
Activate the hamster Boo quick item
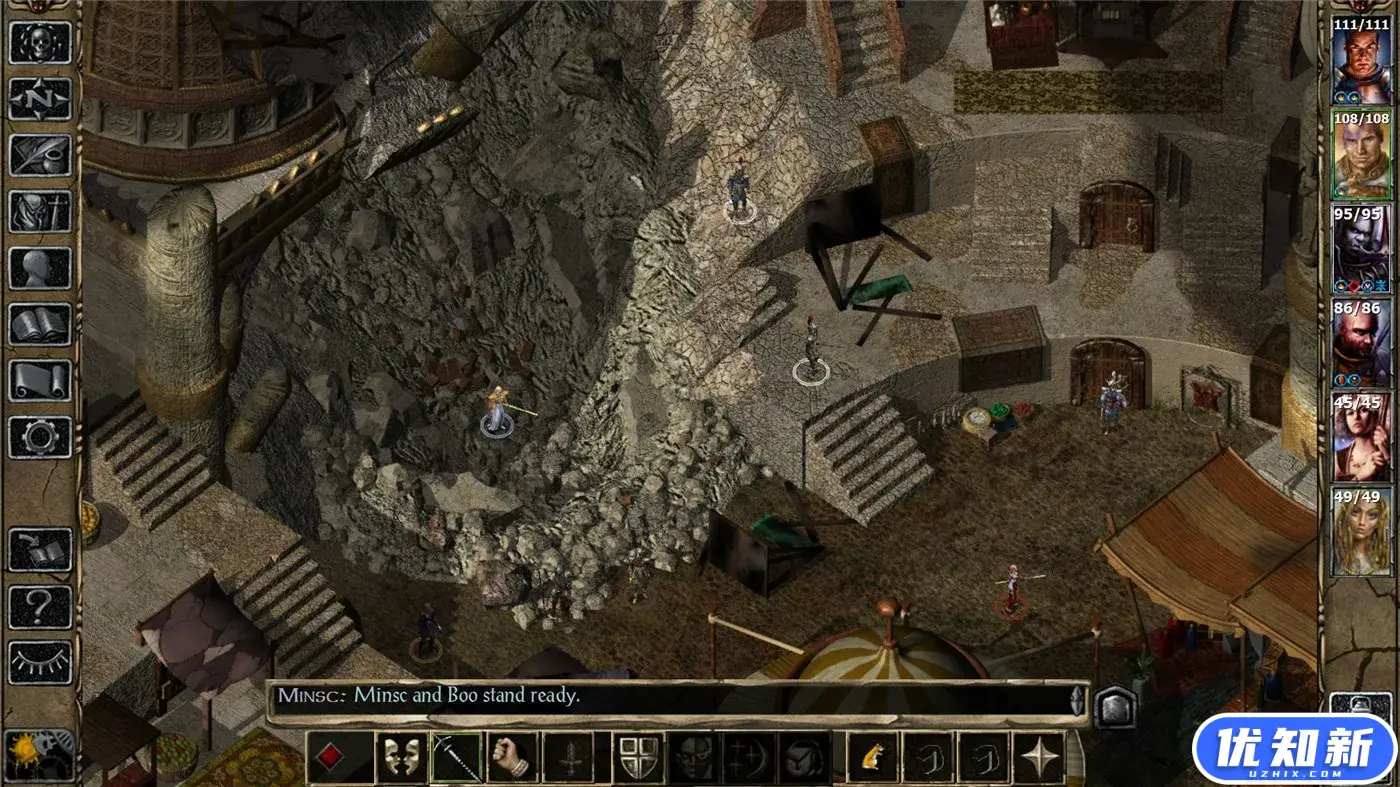pyautogui.click(x=872, y=757)
